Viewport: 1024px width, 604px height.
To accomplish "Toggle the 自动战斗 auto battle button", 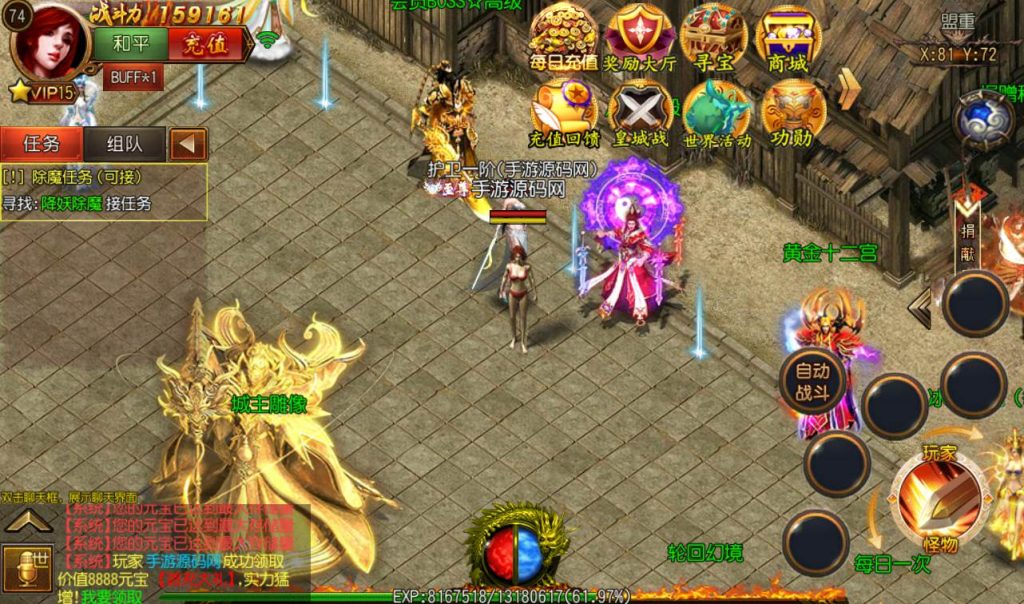I will [x=812, y=381].
